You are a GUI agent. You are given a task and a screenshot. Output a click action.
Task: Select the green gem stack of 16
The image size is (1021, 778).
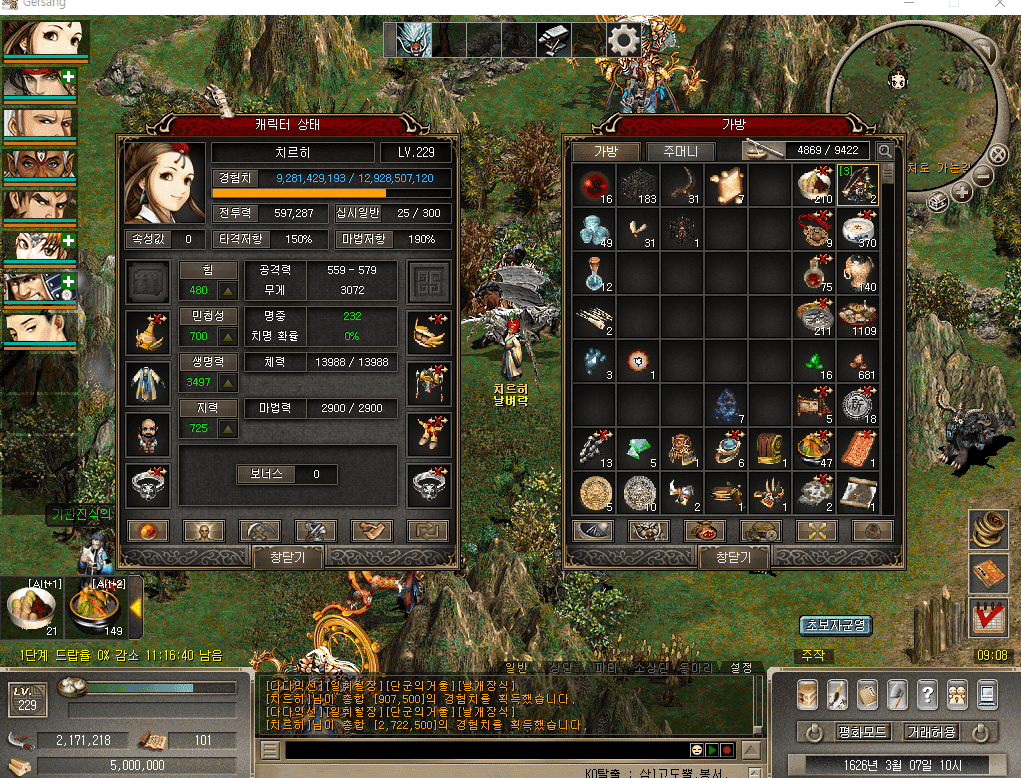pos(813,361)
